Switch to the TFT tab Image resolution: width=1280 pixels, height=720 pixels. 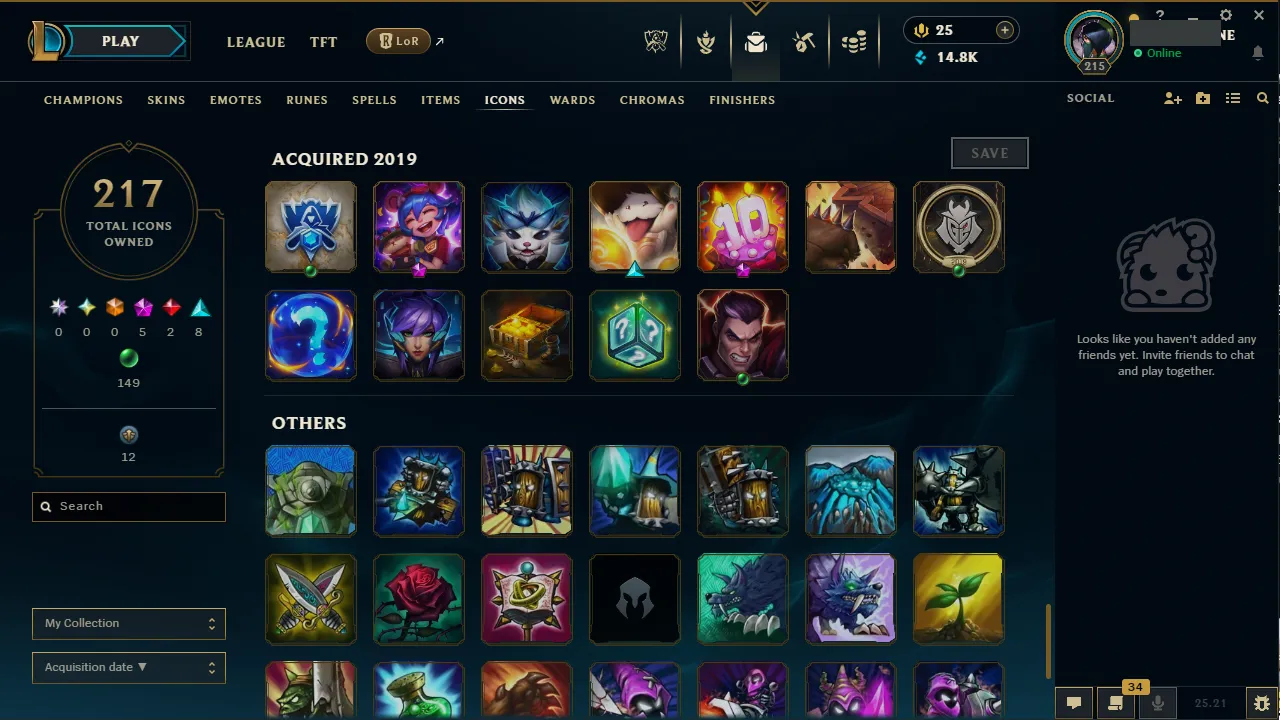tap(323, 42)
